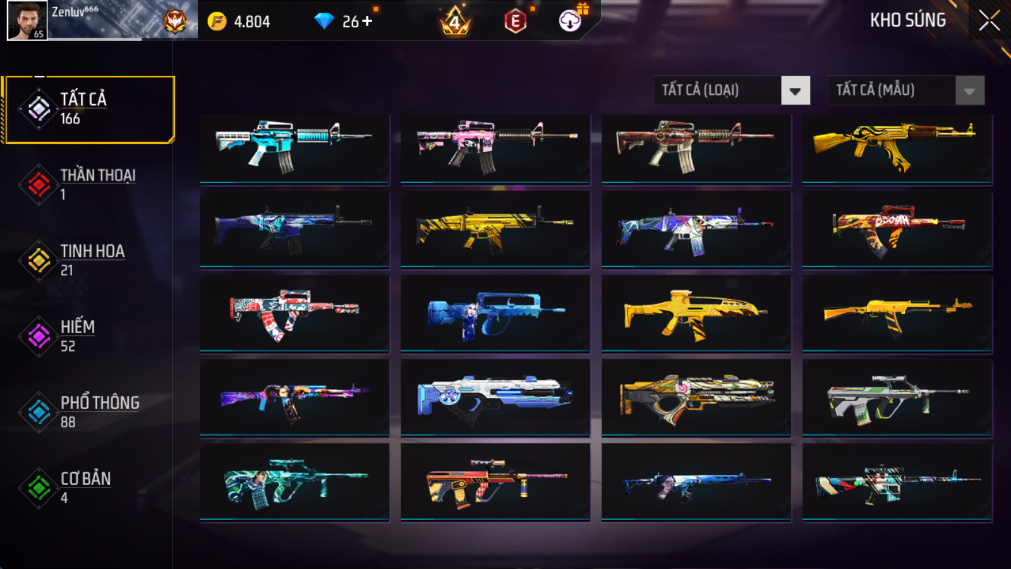The width and height of the screenshot is (1011, 569).
Task: Open the player profile avatar
Action: click(x=26, y=21)
